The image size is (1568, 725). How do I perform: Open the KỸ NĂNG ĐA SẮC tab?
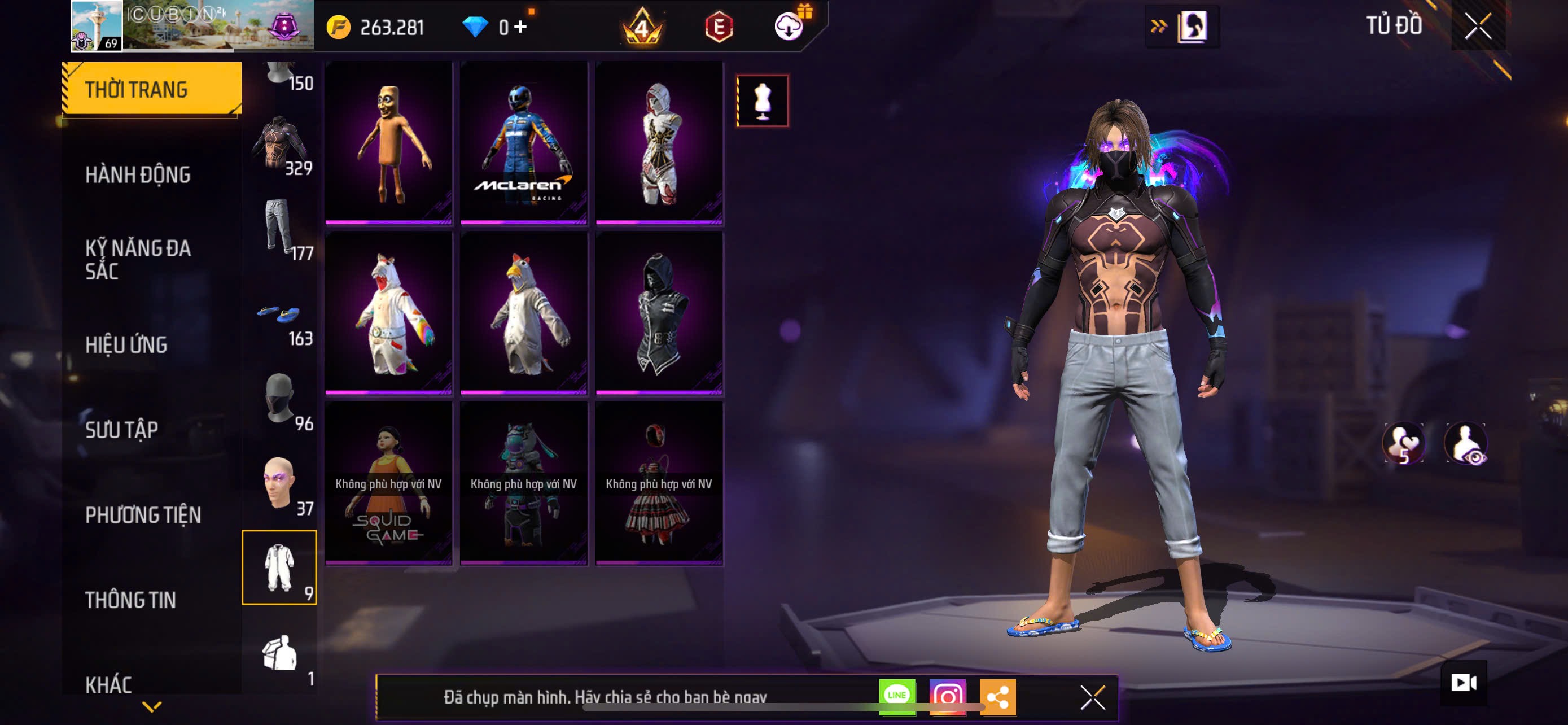tap(138, 259)
